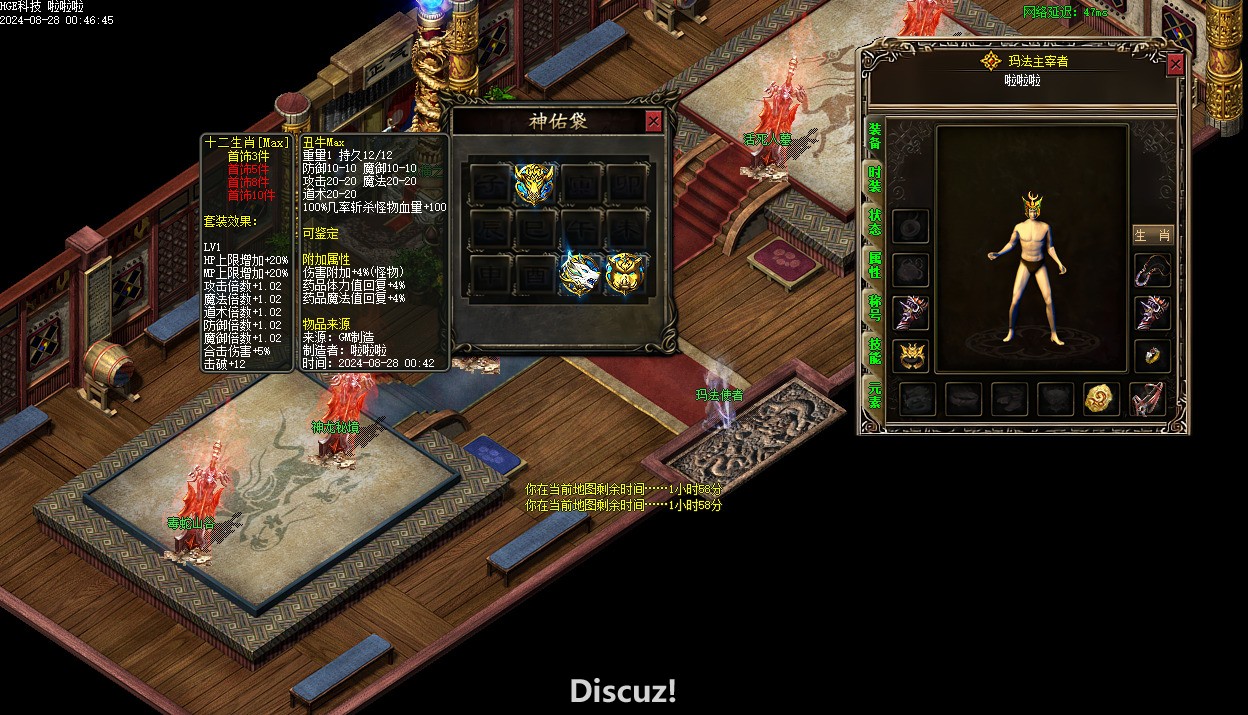Select the golden pig zodiac item

pos(627,274)
